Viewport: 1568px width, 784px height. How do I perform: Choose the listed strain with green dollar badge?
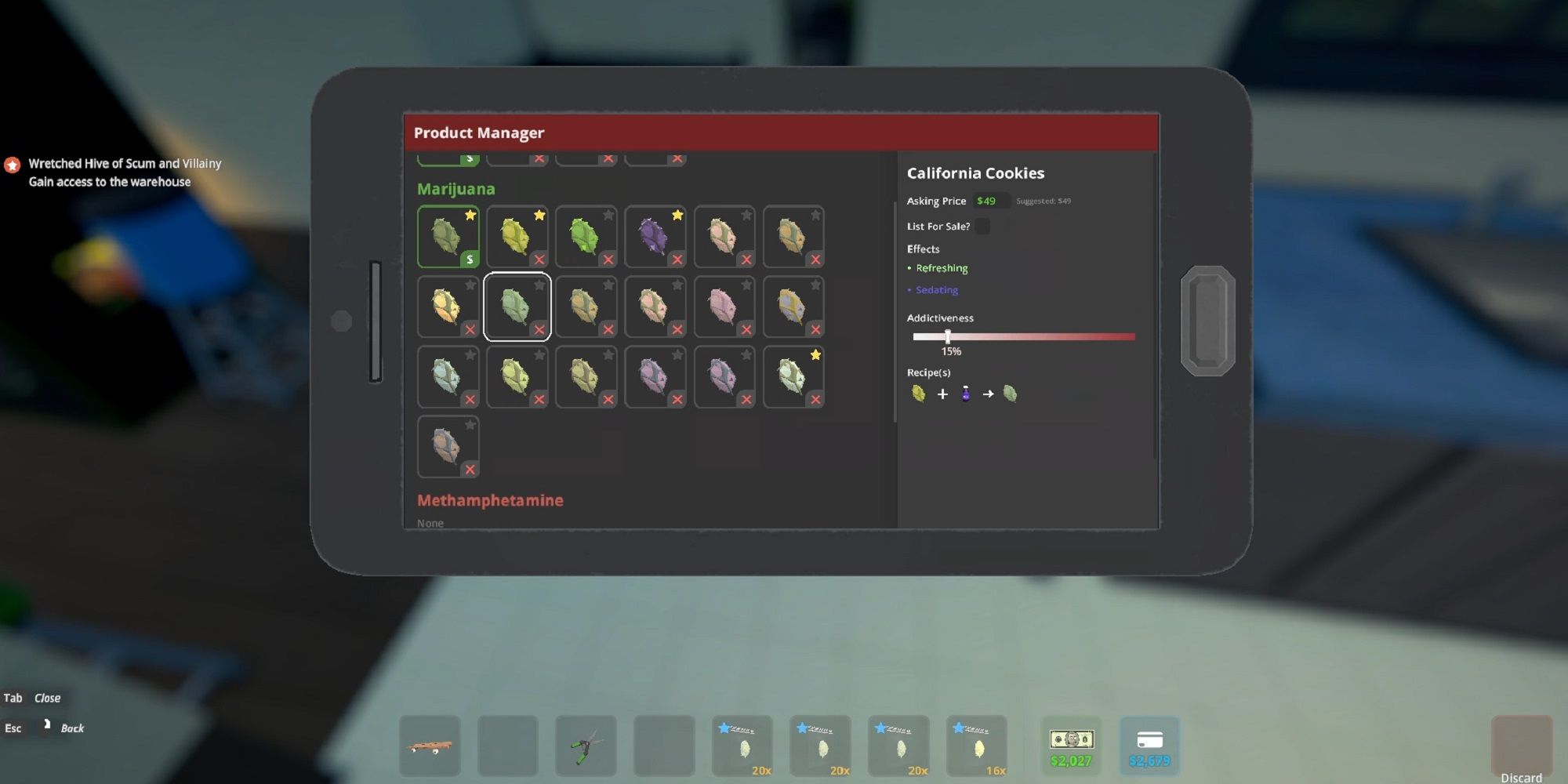coord(448,237)
